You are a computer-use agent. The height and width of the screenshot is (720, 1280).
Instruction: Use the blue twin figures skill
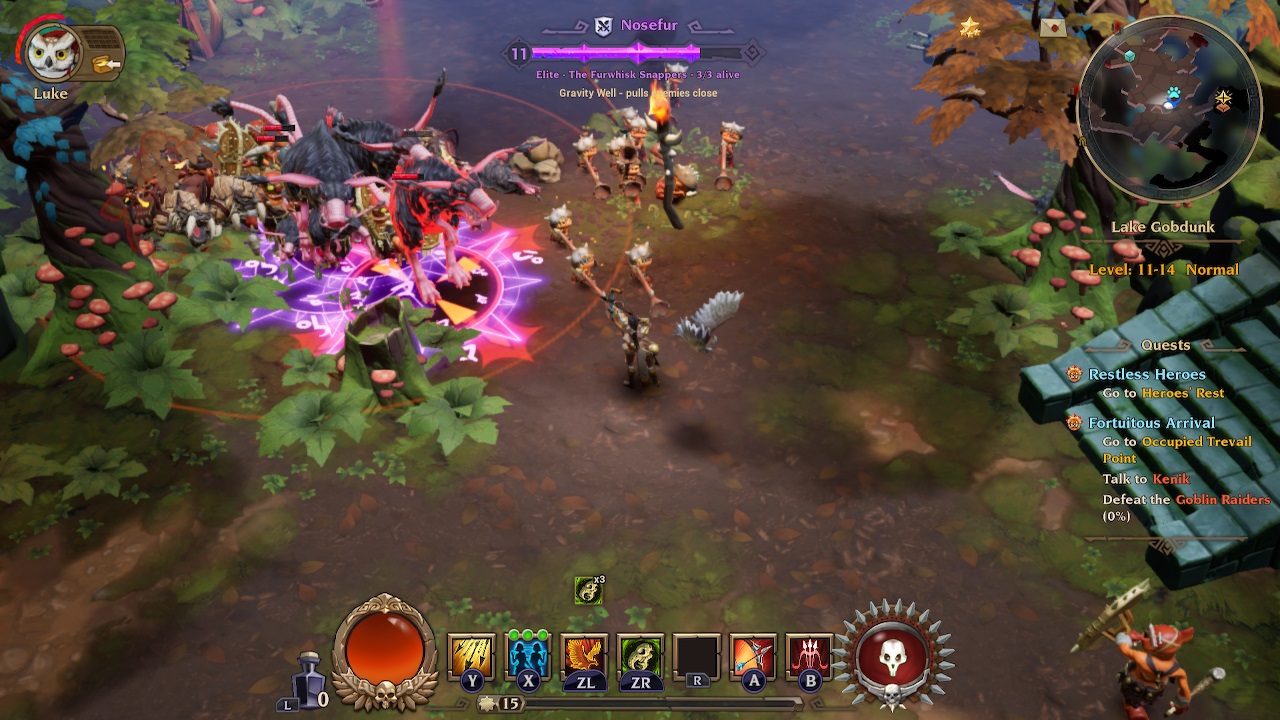point(528,657)
